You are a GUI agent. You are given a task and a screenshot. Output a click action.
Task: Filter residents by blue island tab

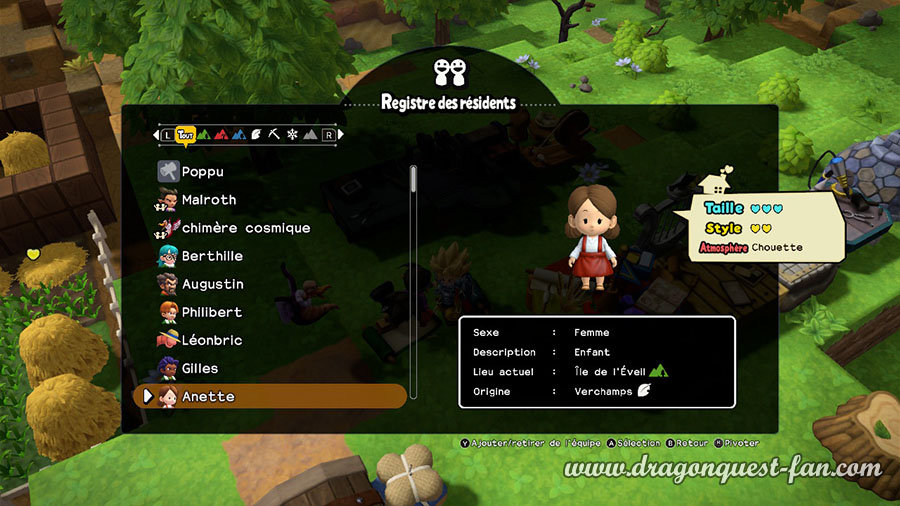[x=237, y=134]
